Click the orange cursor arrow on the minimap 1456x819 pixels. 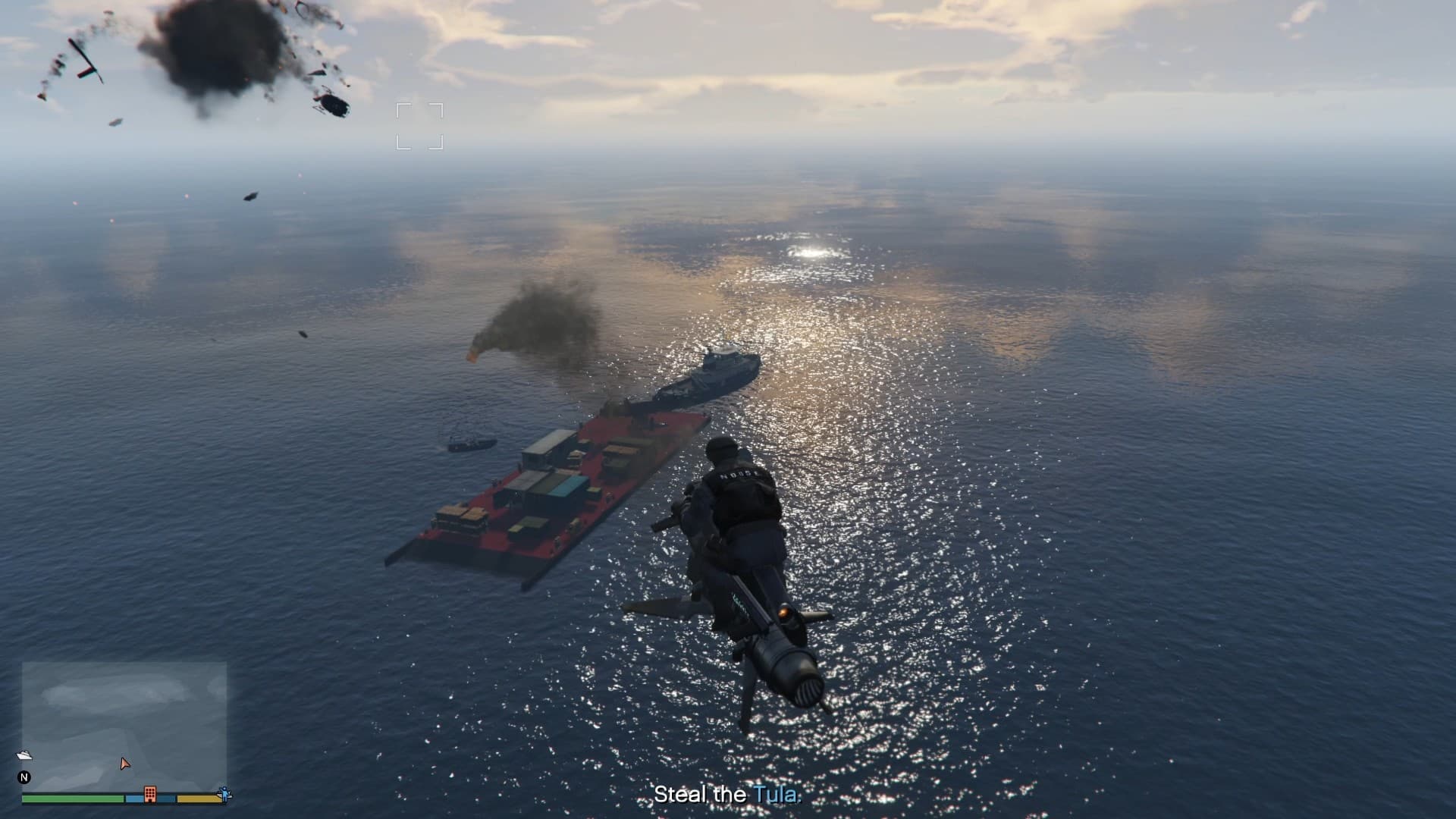pos(125,764)
